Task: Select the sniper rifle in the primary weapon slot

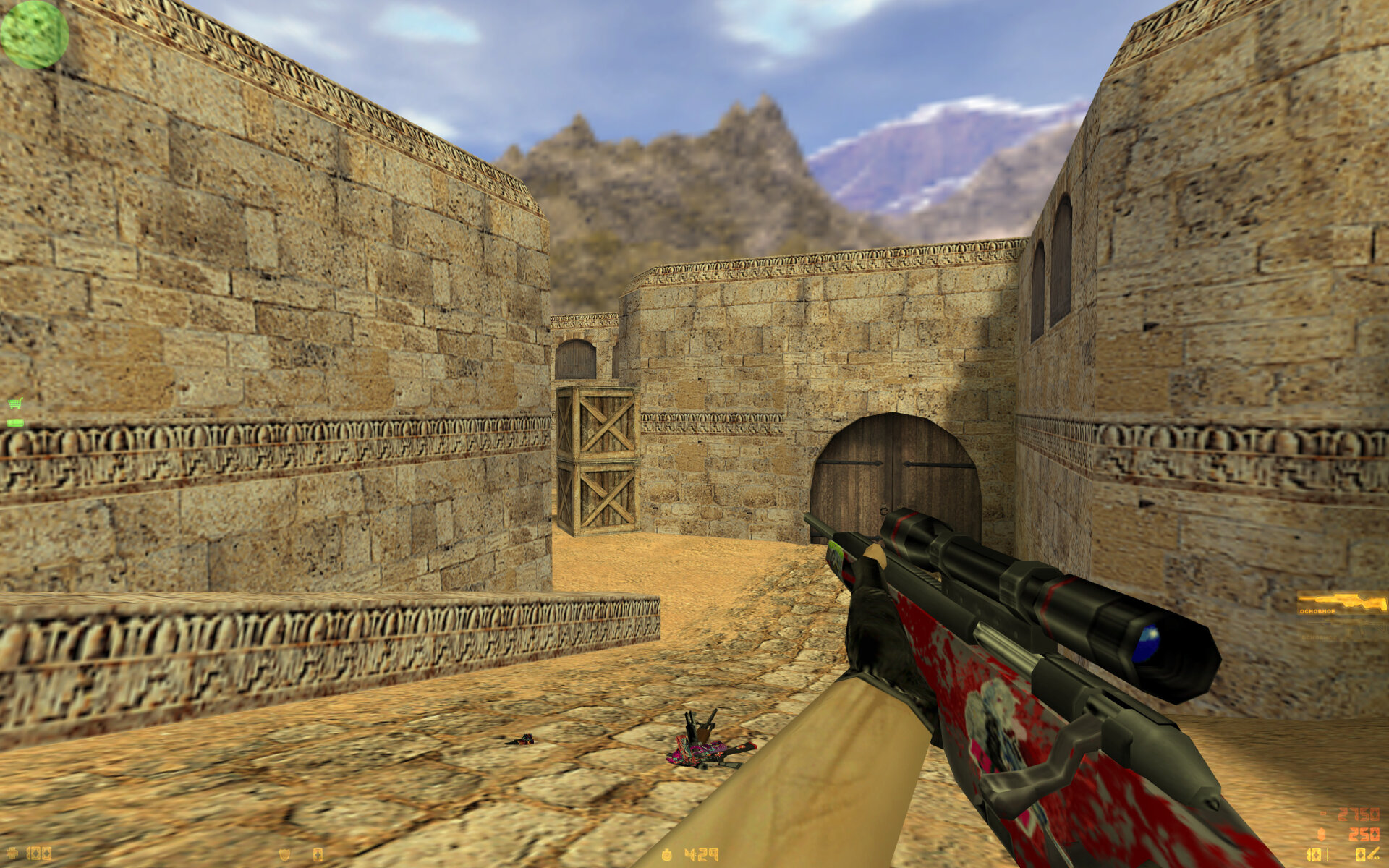Action: tap(1341, 602)
